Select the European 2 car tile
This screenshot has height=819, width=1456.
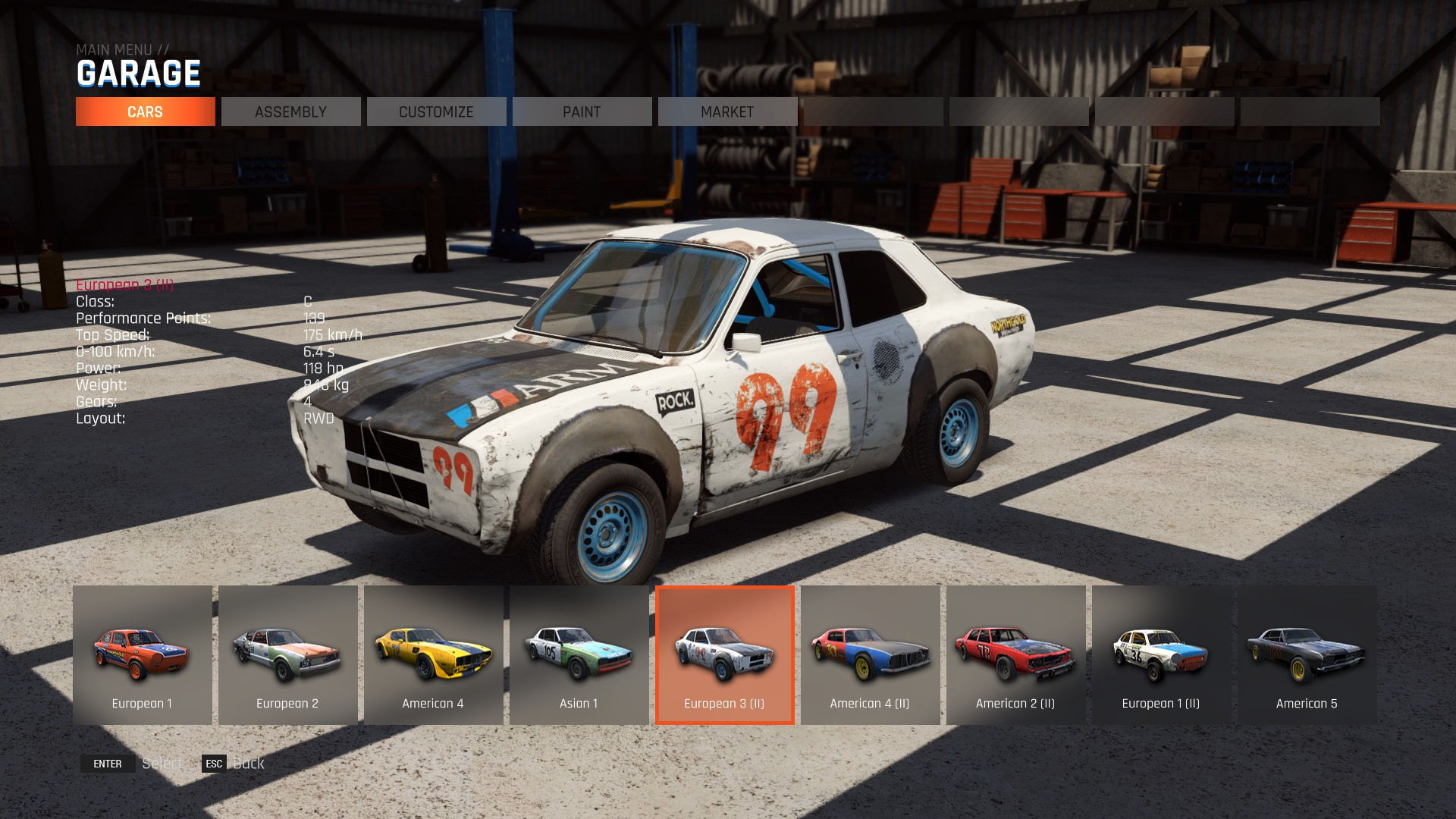287,654
